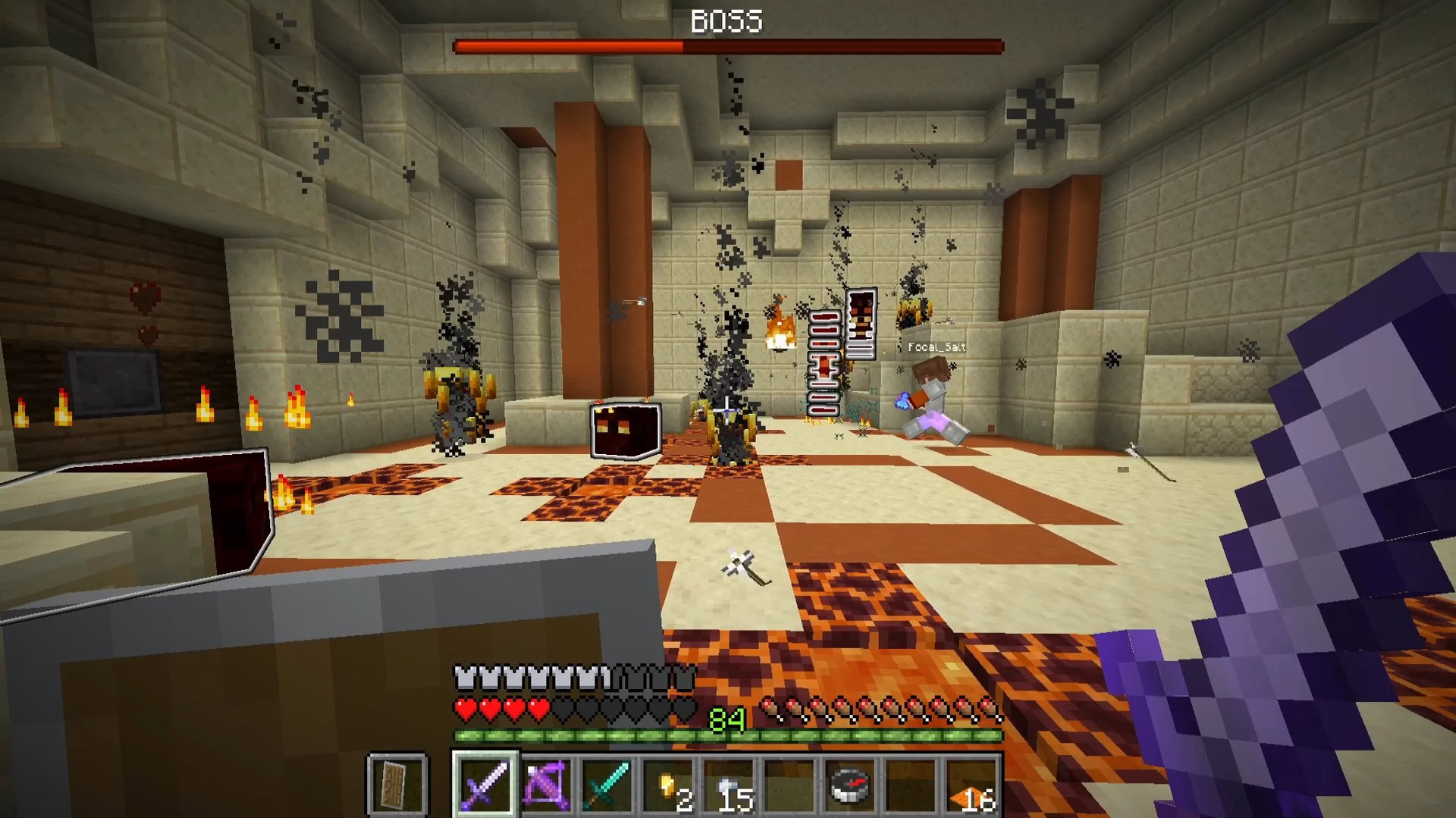The width and height of the screenshot is (1456, 818).
Task: Choose the diamond sword hotbar slot
Action: 607,783
